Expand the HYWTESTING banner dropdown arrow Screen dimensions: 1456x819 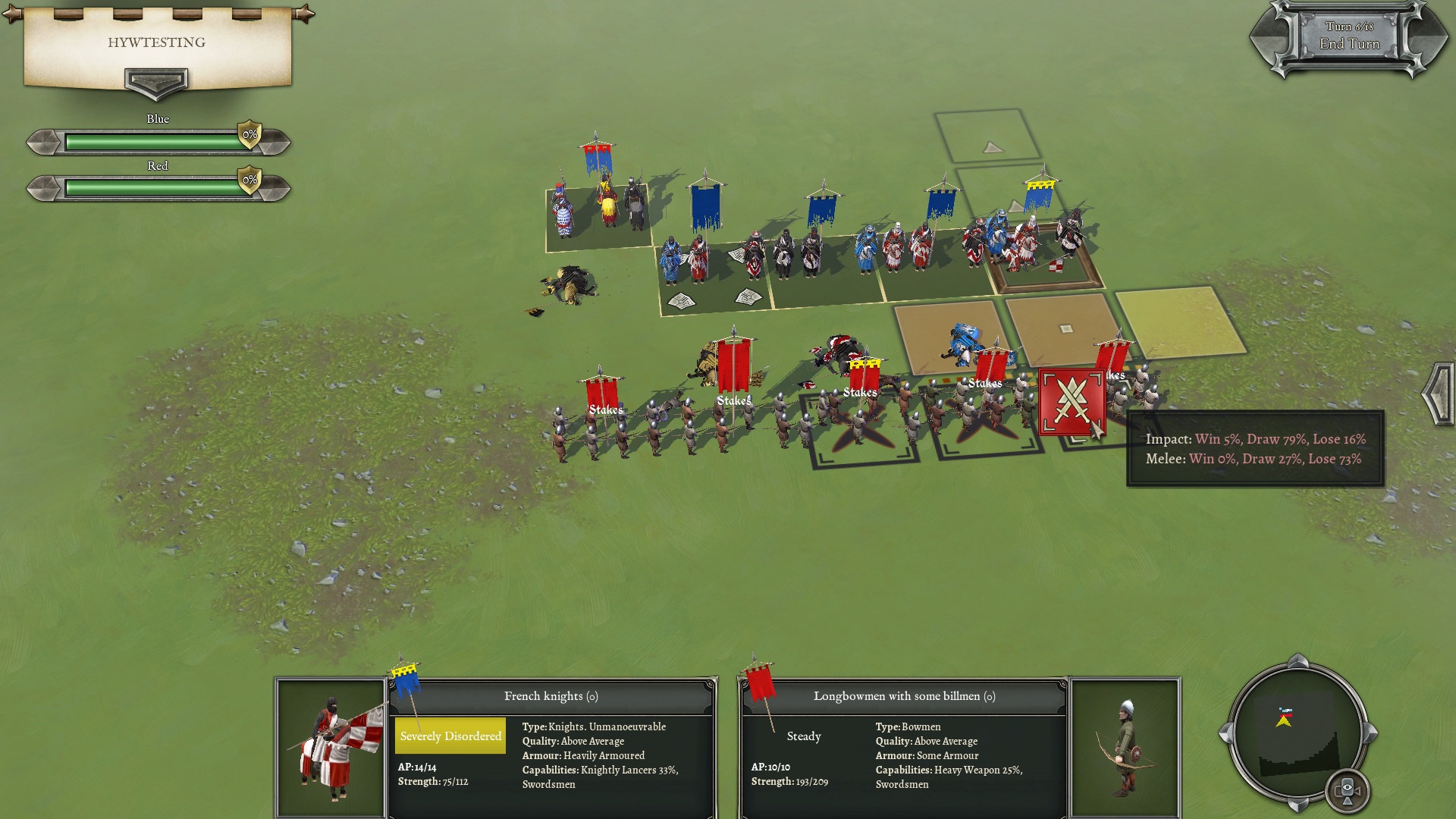[156, 82]
